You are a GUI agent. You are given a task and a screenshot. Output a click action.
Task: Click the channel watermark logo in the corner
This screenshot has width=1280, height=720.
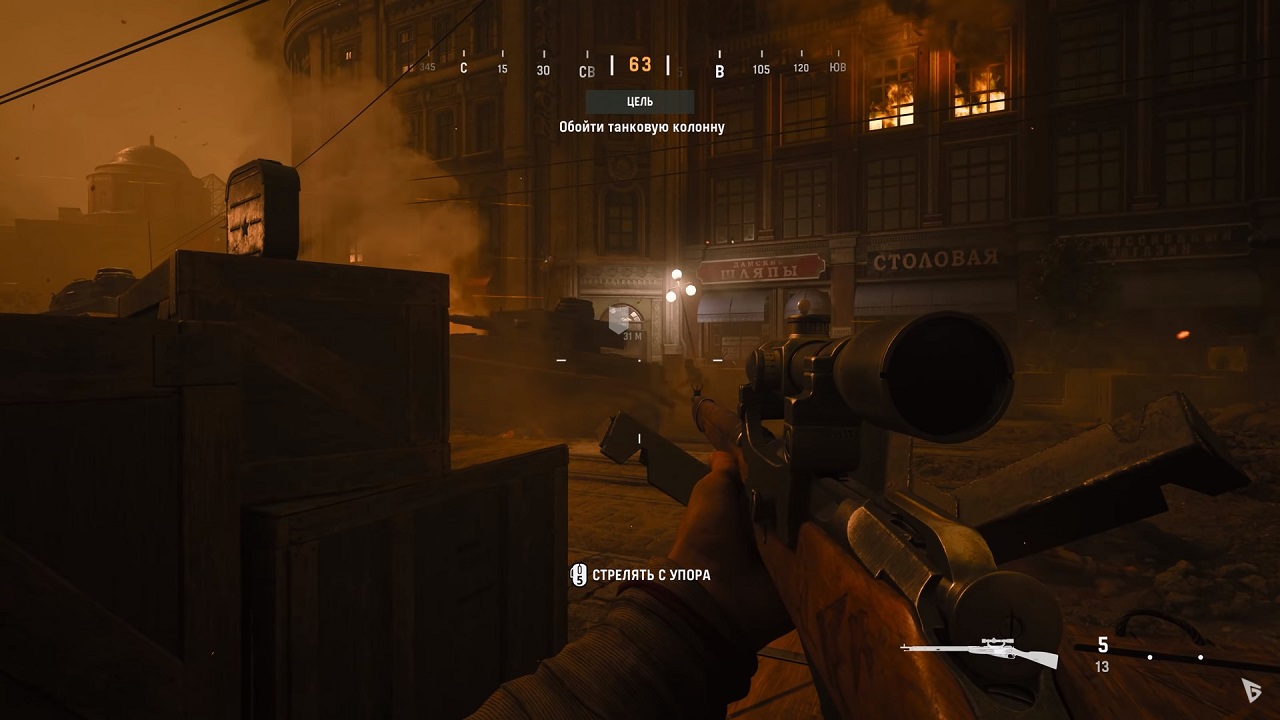(1250, 688)
